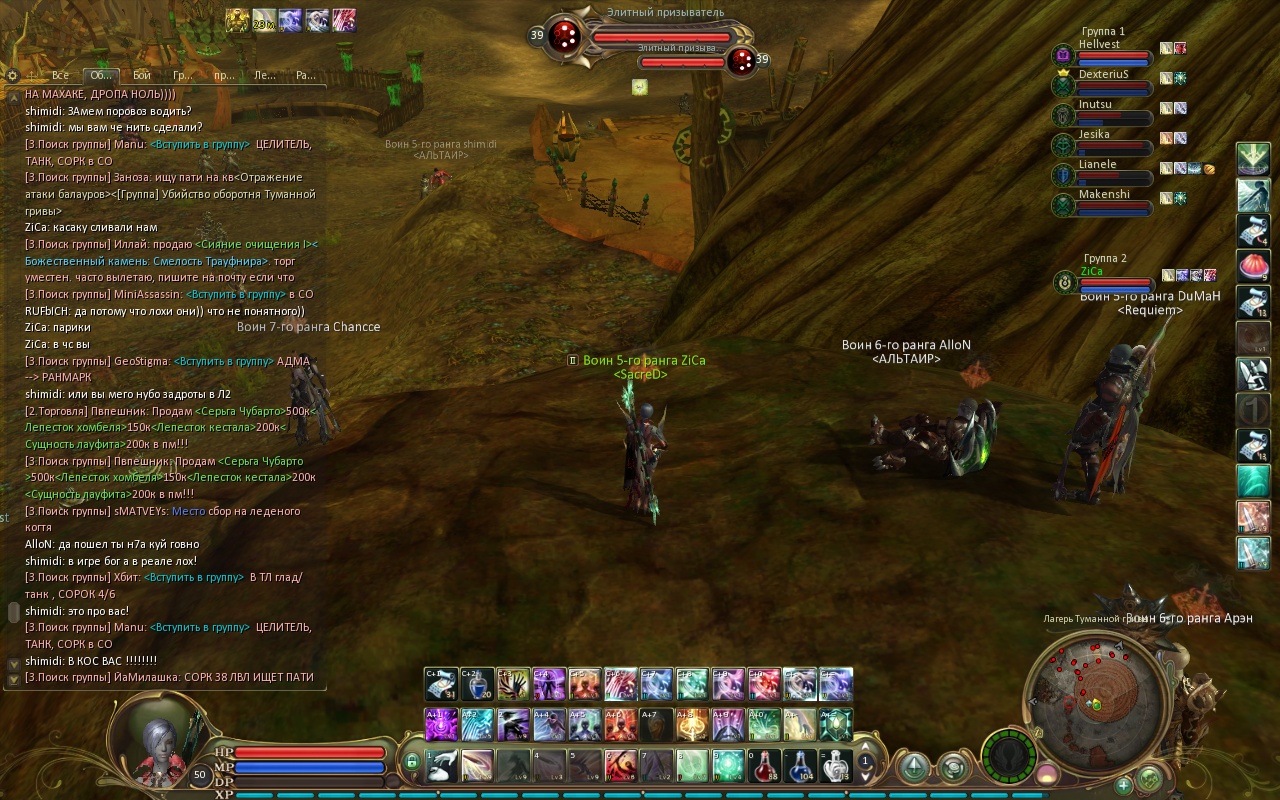Toggle the hotbar lock icon
1280x800 pixels.
click(411, 763)
